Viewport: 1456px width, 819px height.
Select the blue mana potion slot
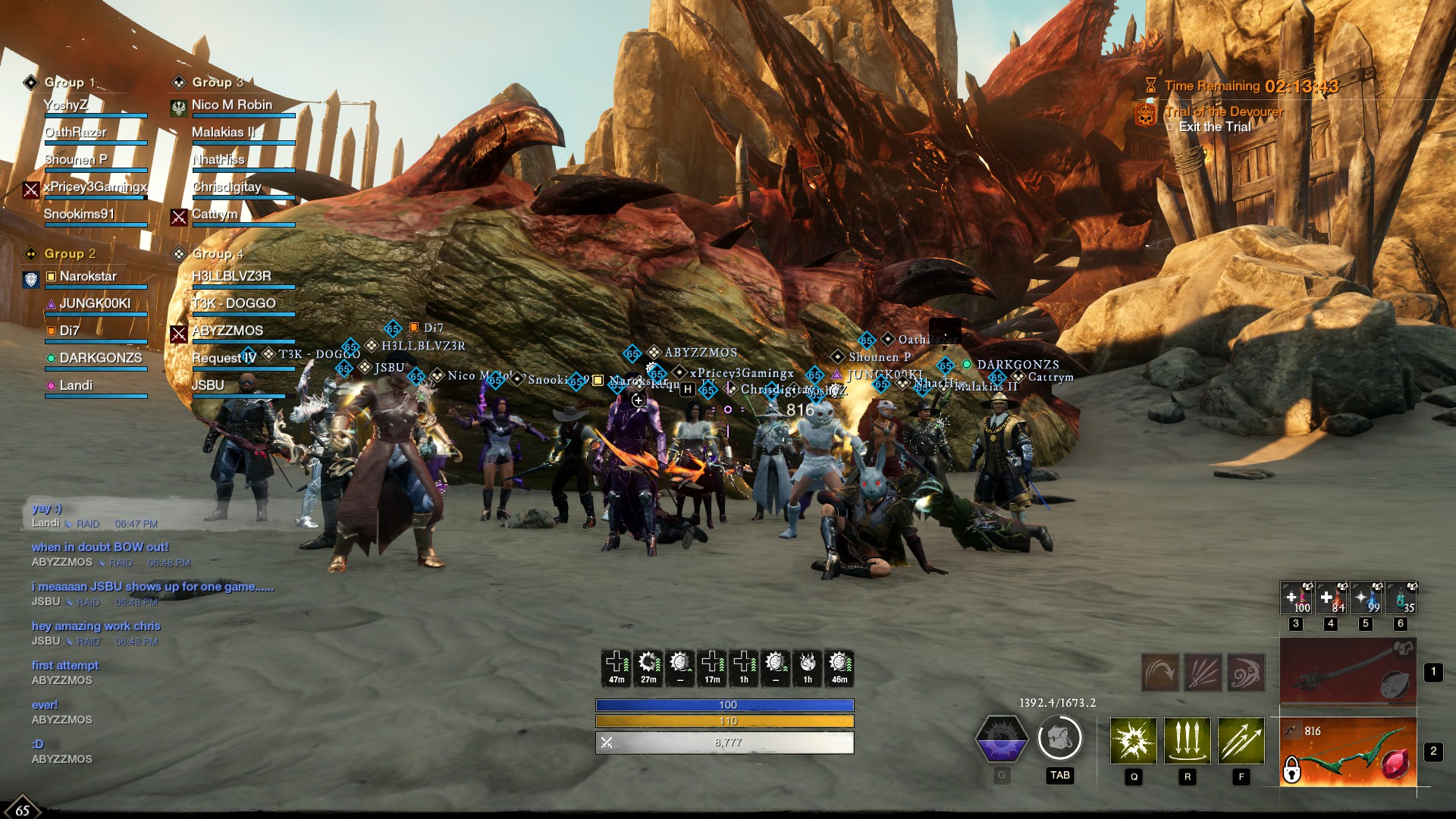click(1366, 598)
